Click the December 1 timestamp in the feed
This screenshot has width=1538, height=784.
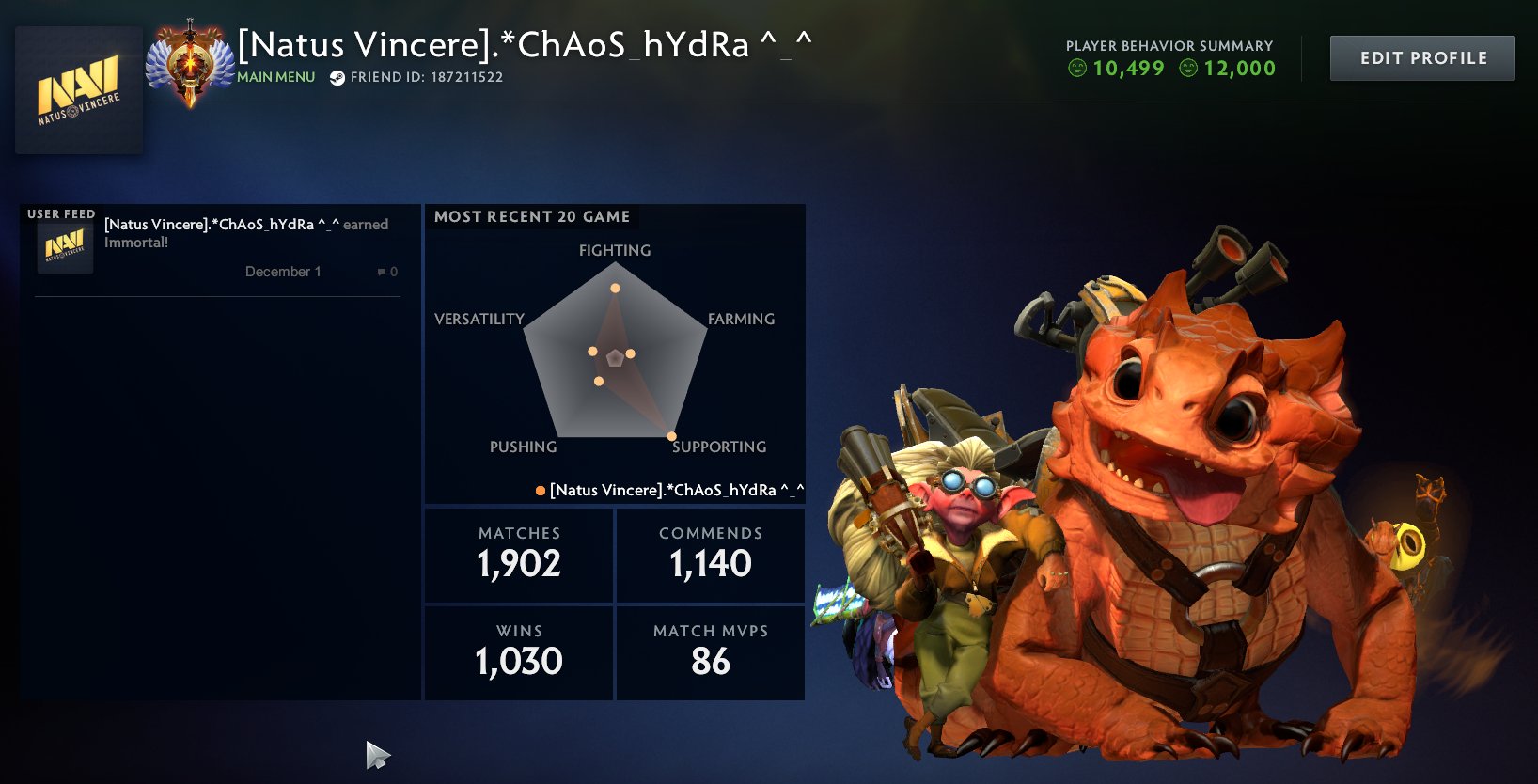tap(284, 271)
